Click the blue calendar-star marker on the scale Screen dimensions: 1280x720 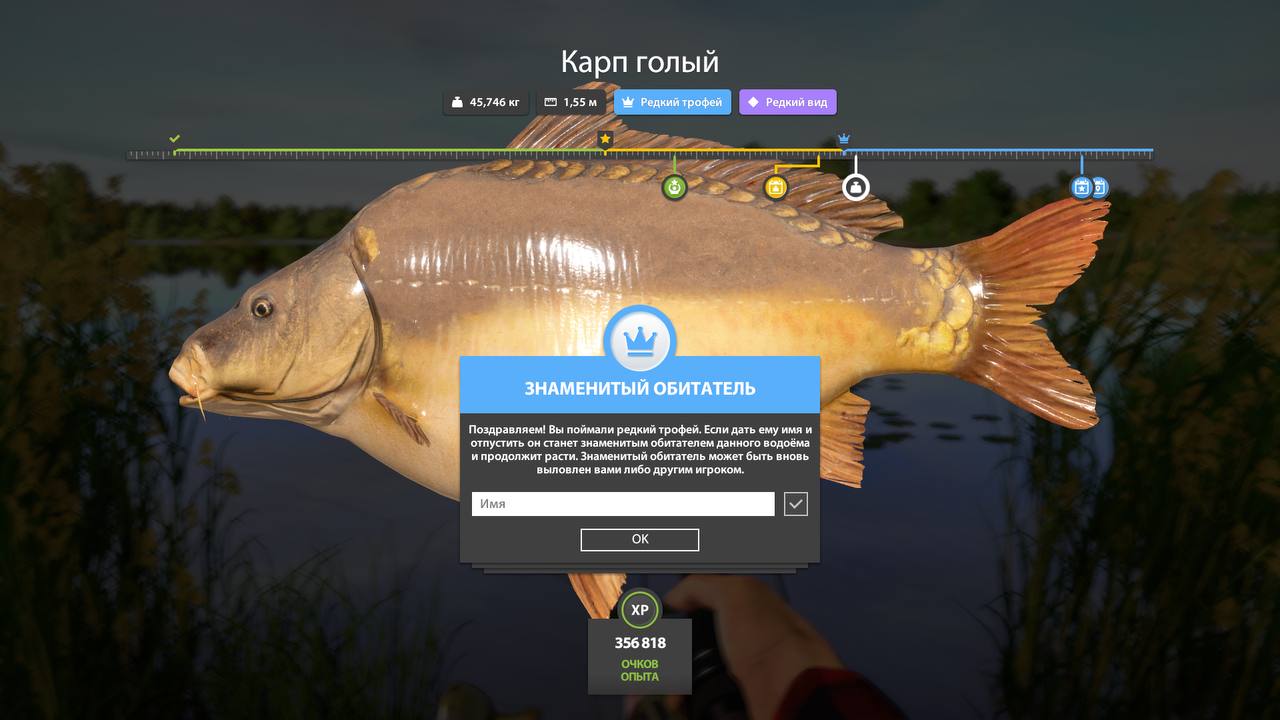click(x=1081, y=187)
